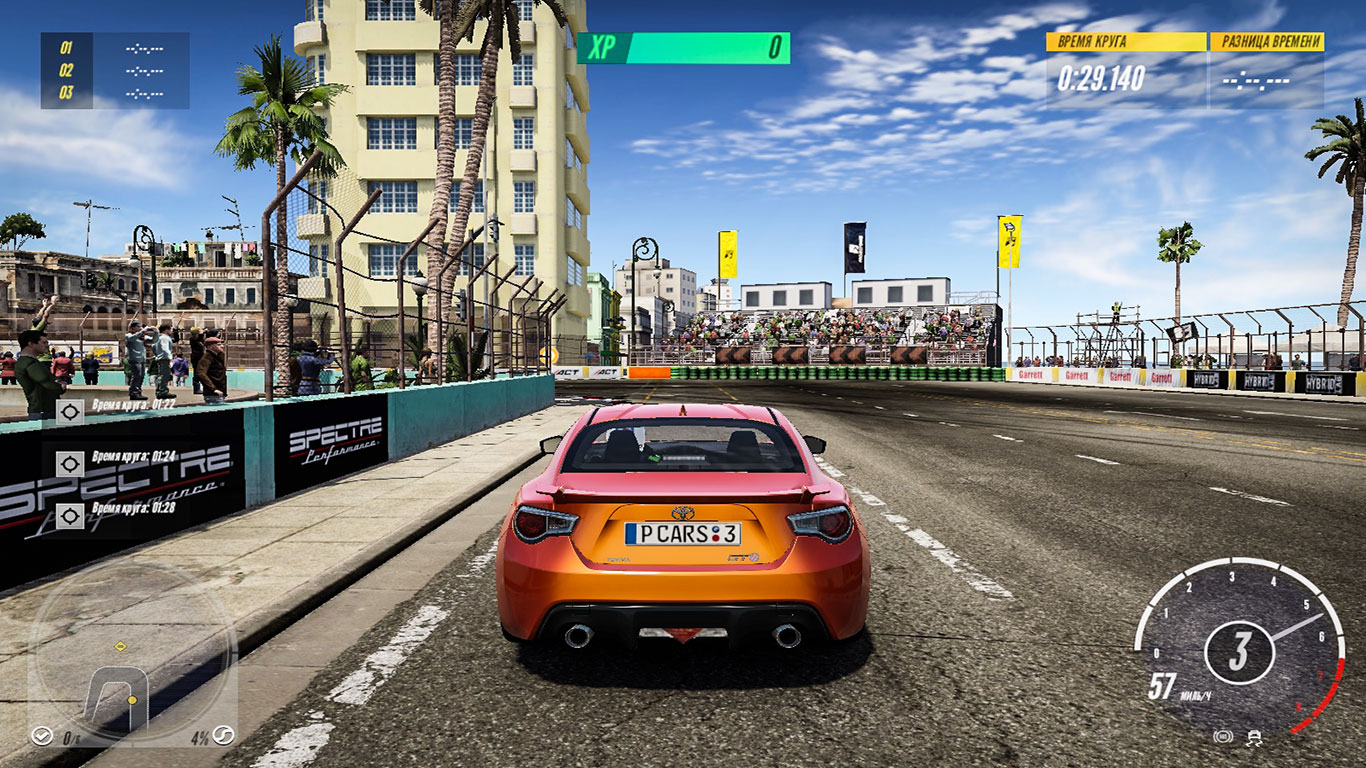Image resolution: width=1366 pixels, height=768 pixels.
Task: Click the traction control skidding car icon
Action: (x=1254, y=737)
